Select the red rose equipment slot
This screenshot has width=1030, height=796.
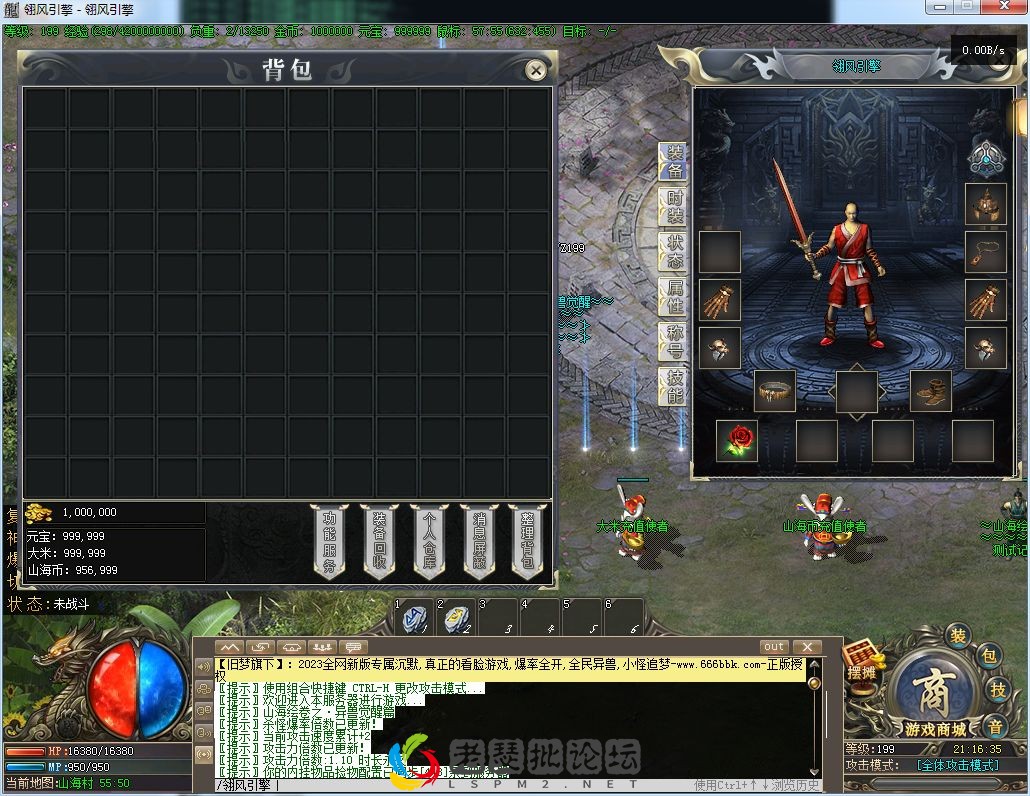point(737,441)
